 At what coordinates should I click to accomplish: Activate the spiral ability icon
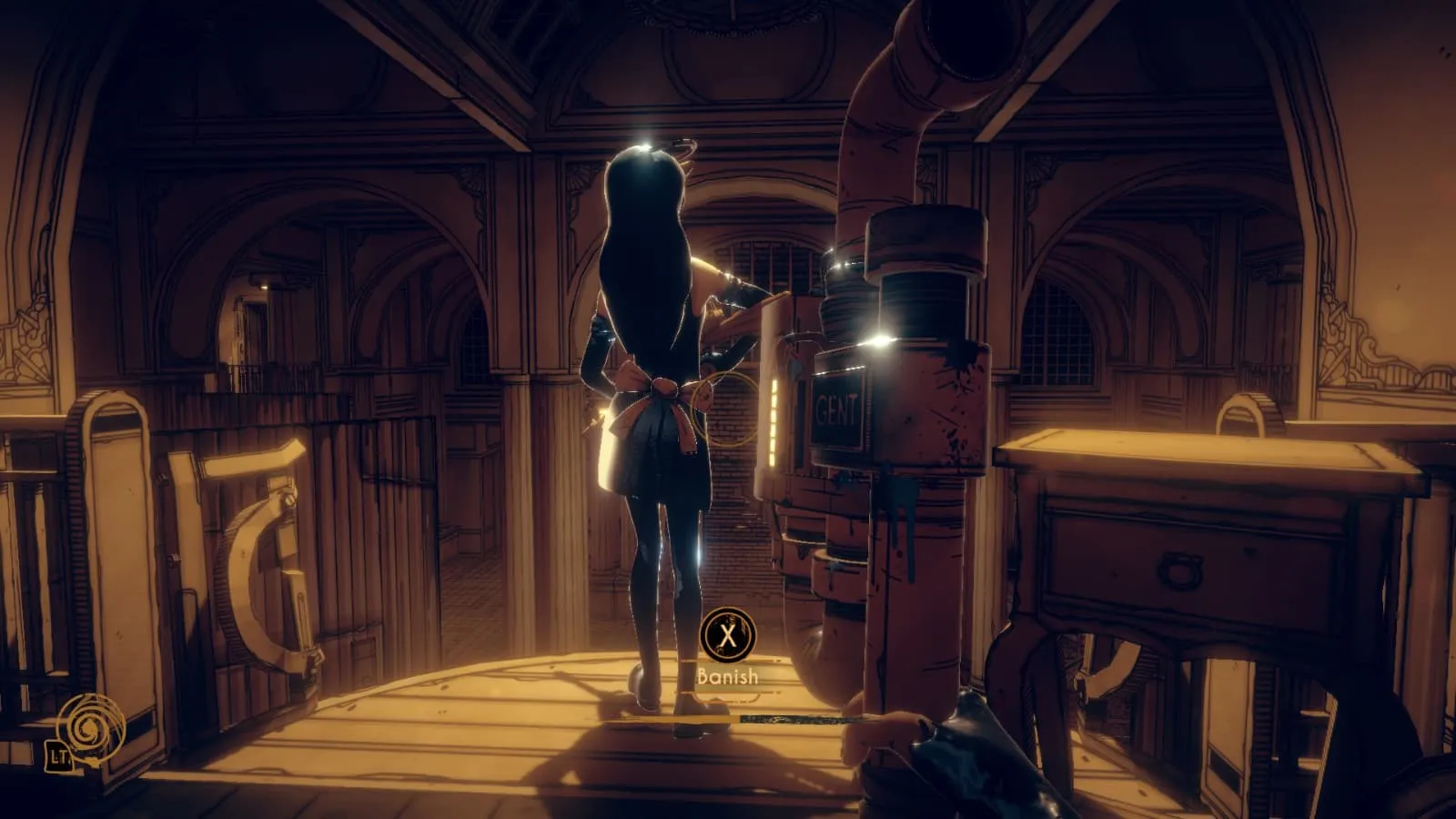89,728
